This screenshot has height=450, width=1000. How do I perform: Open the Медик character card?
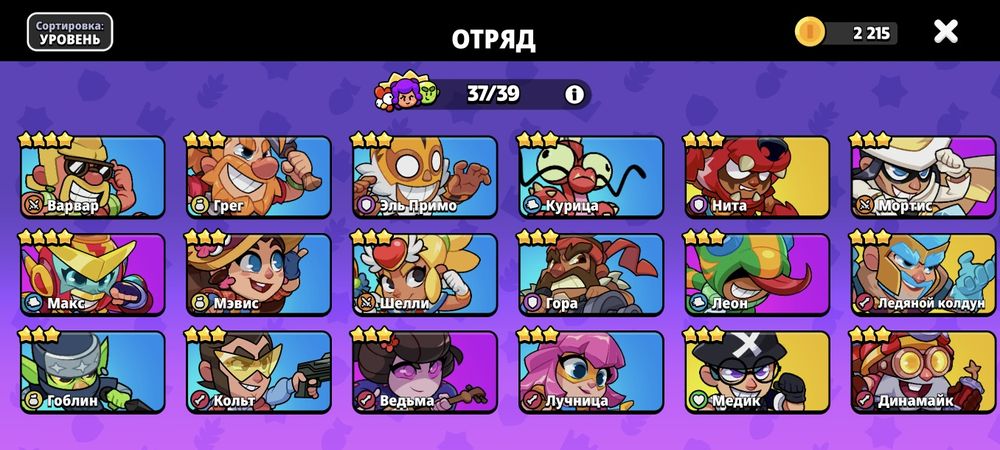tap(756, 372)
